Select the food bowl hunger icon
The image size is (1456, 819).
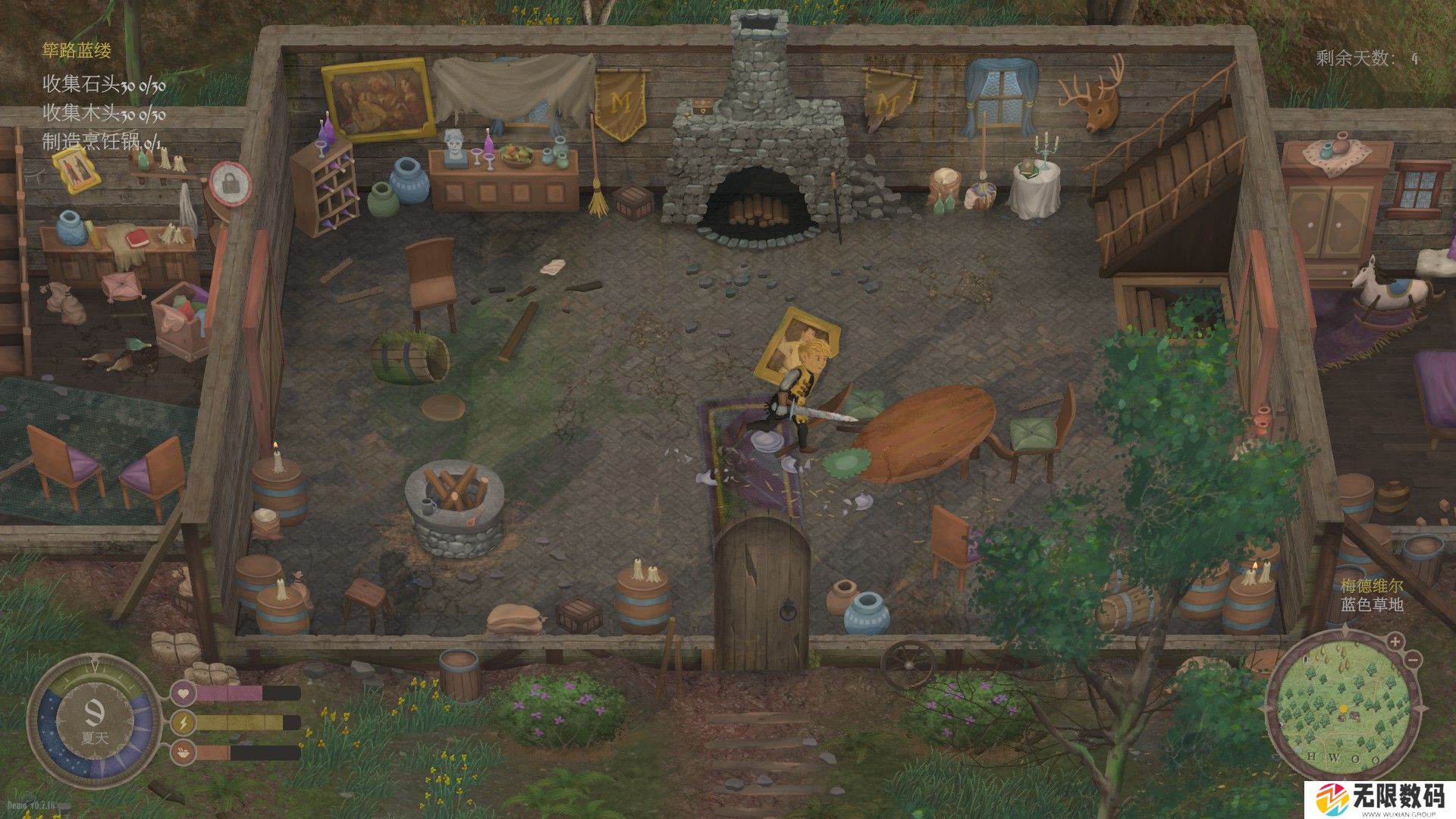coord(183,753)
